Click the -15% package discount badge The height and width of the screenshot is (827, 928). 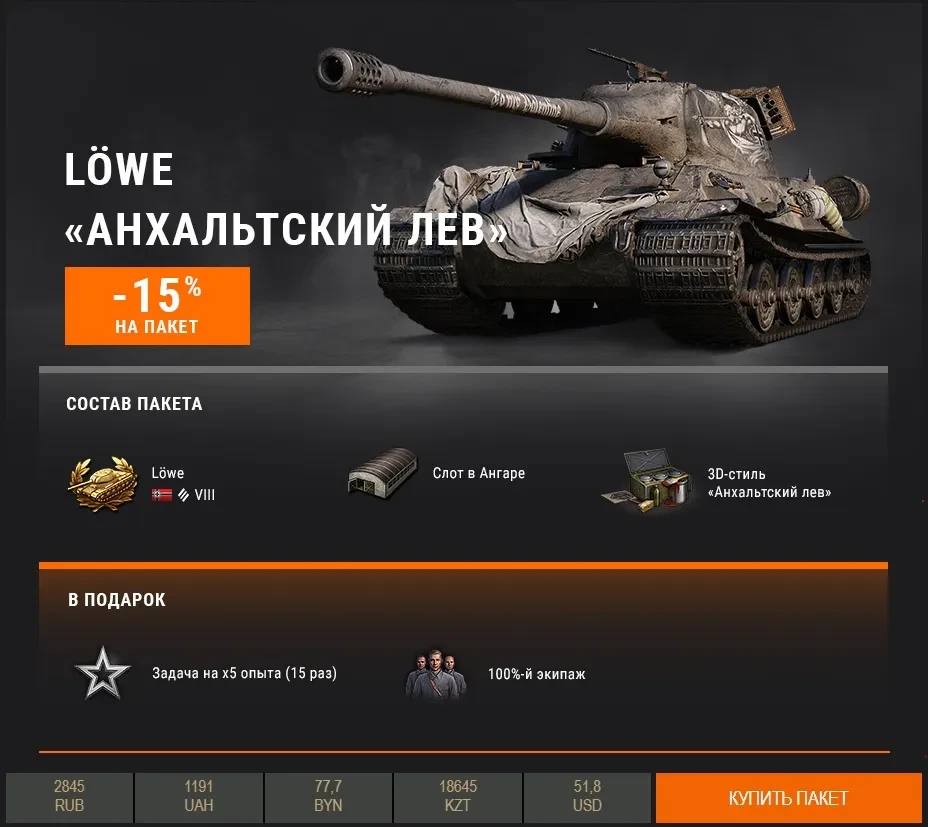point(157,305)
